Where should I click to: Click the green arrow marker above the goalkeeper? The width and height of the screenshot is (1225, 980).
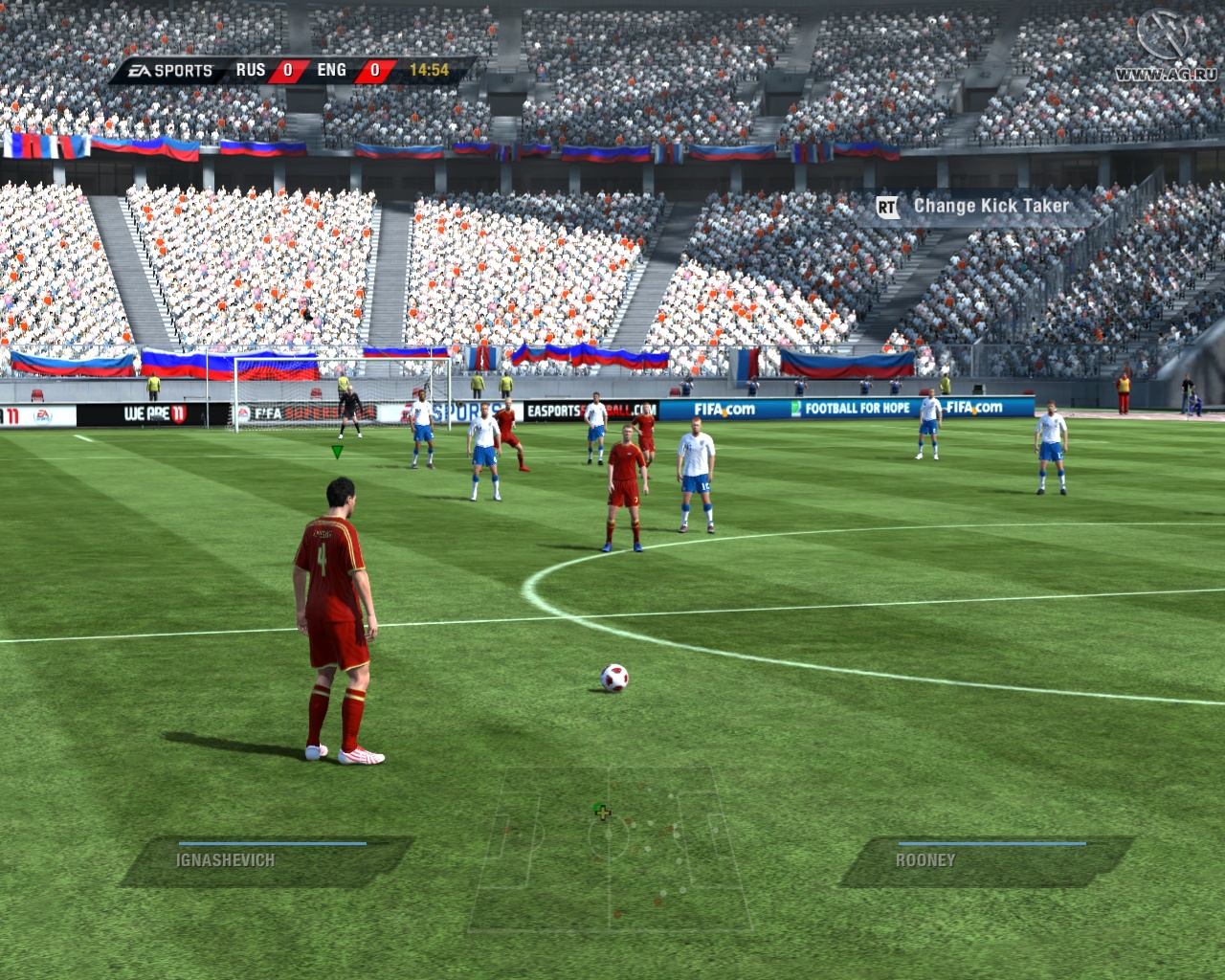(x=337, y=451)
